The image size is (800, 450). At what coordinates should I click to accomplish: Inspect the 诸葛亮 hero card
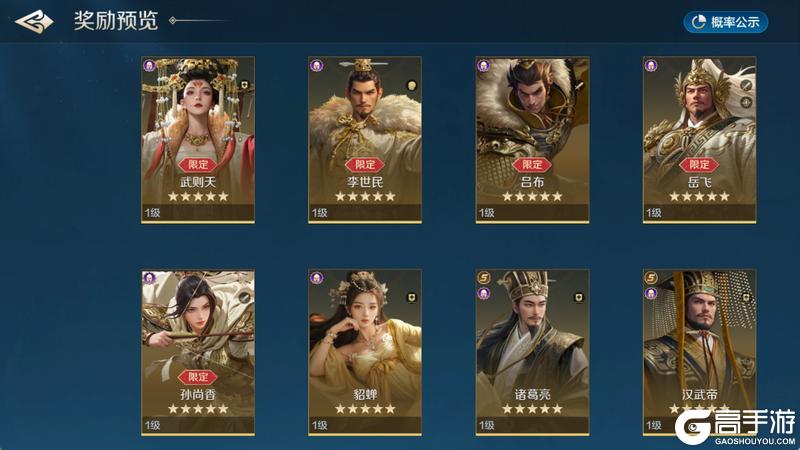[x=532, y=351]
